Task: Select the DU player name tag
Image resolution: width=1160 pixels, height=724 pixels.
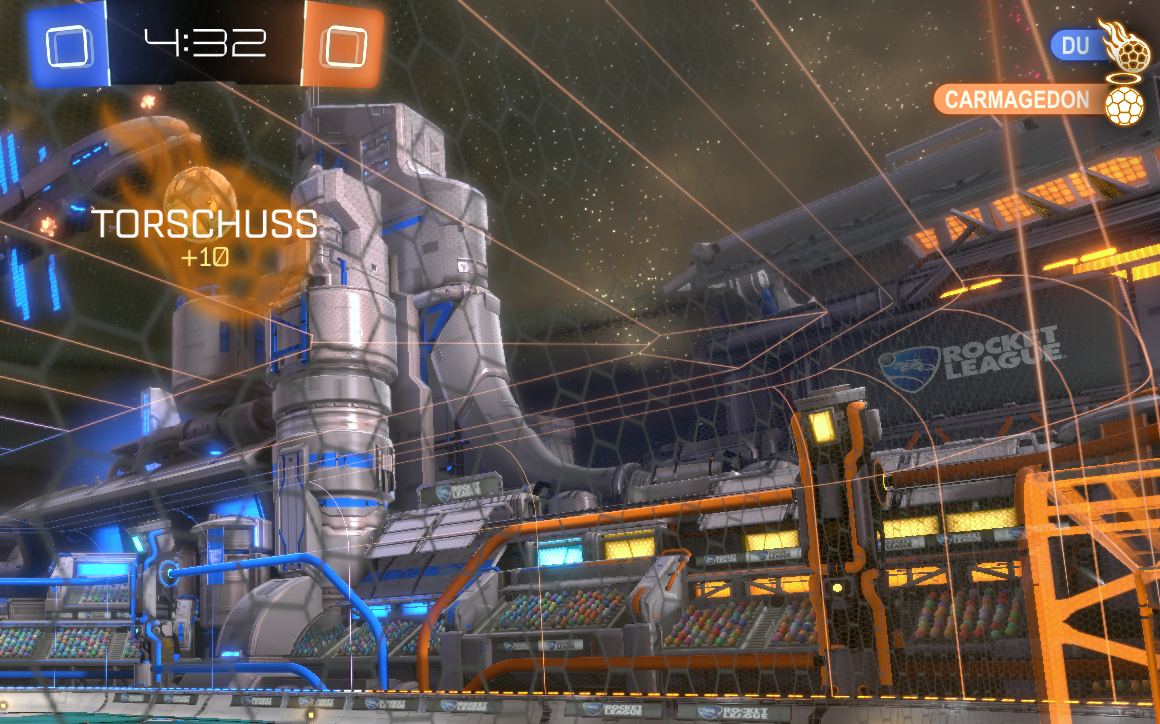Action: coord(1076,45)
